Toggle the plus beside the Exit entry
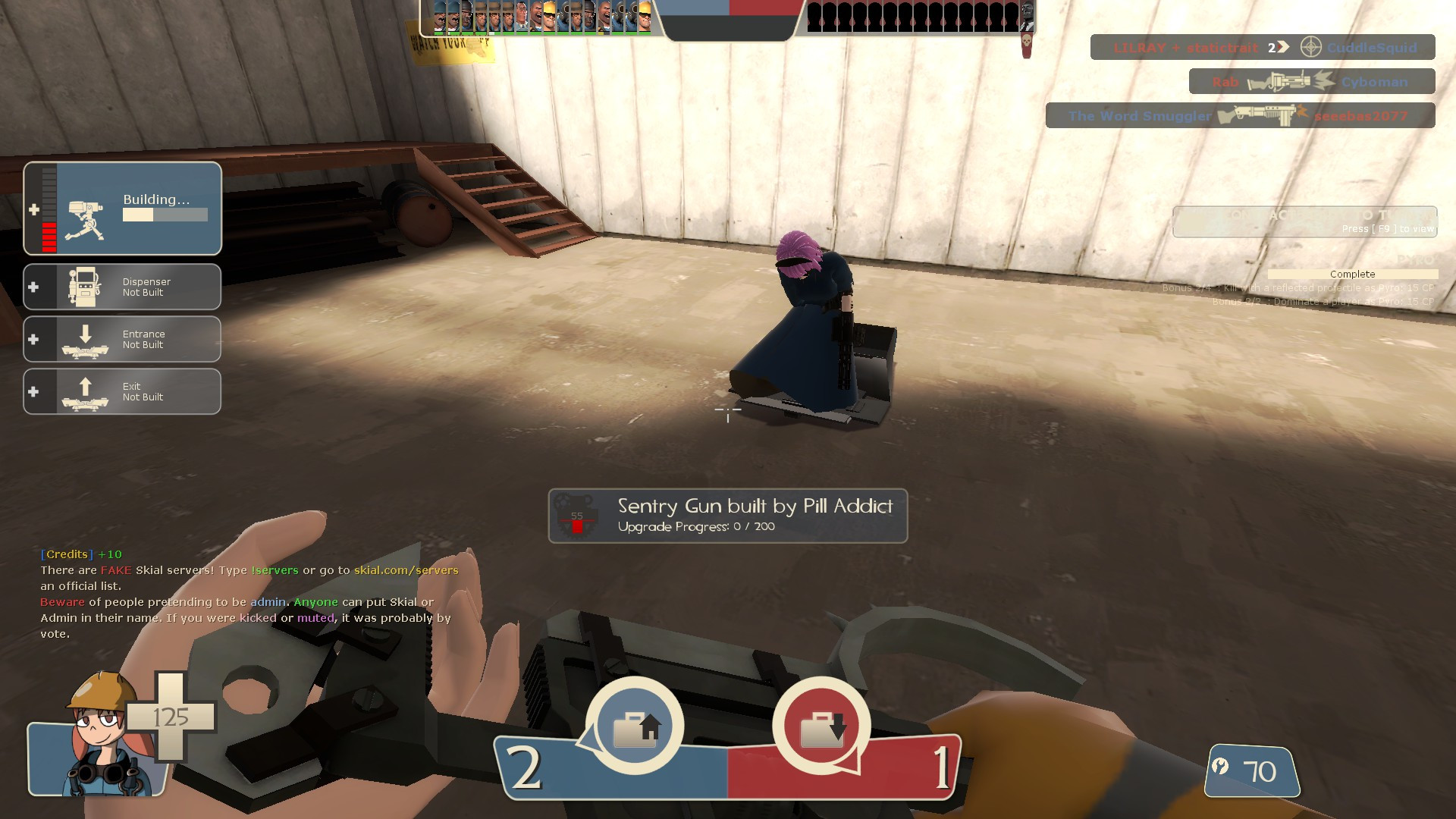 (x=33, y=391)
